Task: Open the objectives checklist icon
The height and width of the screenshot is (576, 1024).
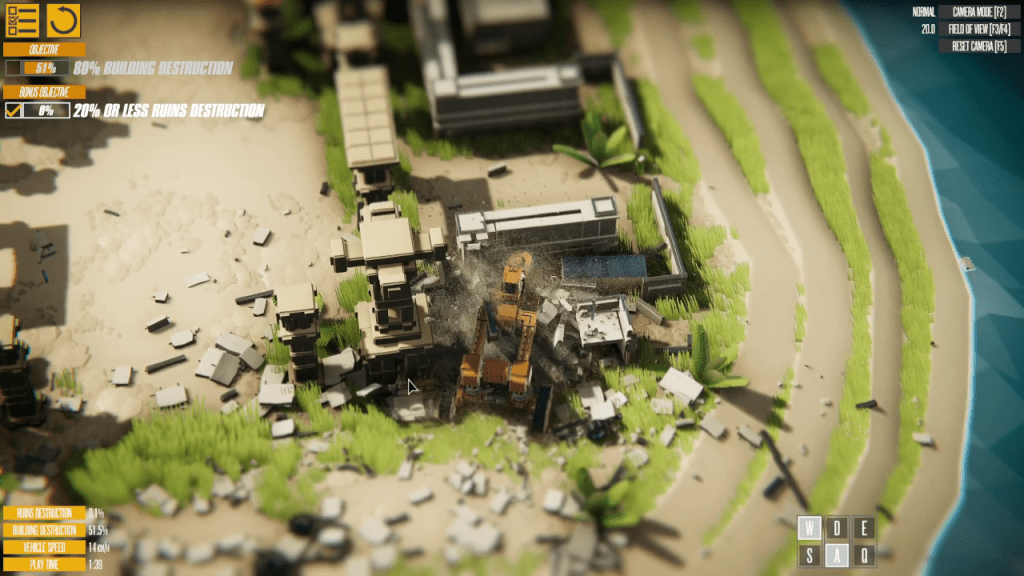Action: 21,19
